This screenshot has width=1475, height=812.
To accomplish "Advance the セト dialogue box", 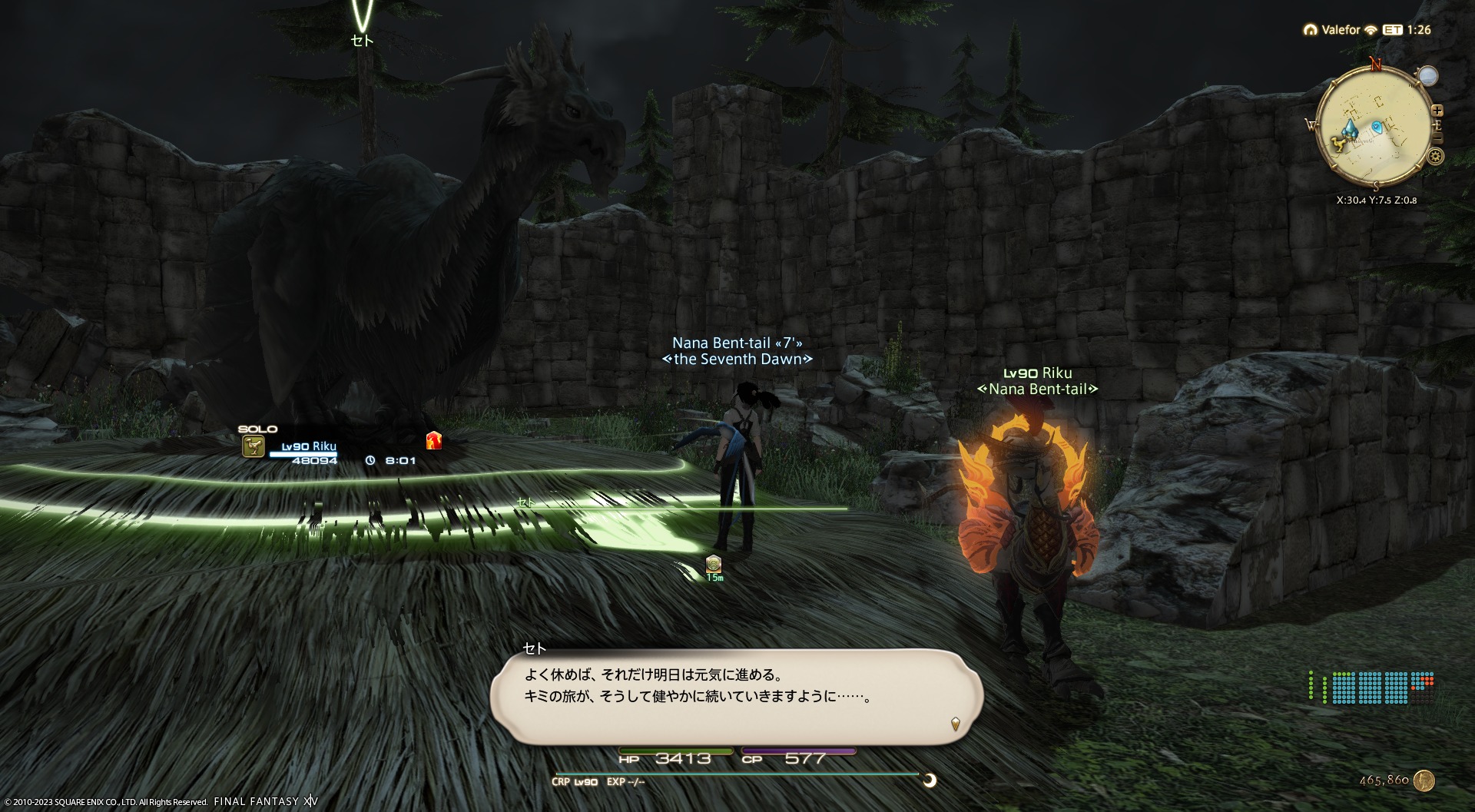I will (x=955, y=723).
